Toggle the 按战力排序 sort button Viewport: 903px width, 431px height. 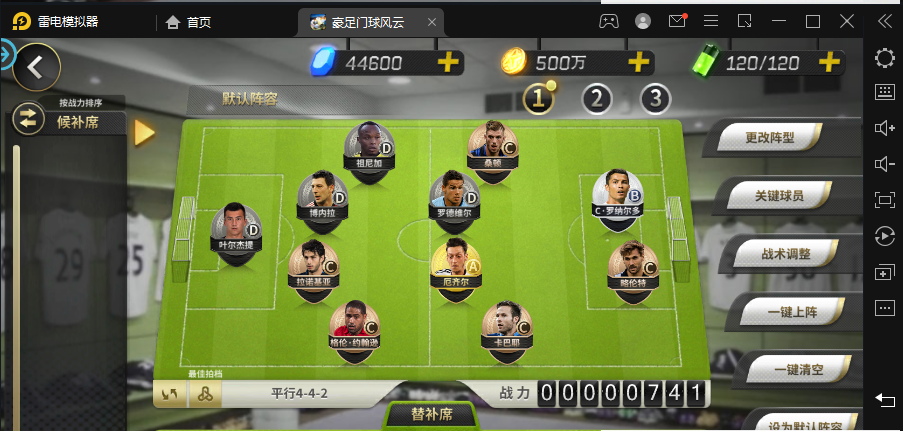27,120
